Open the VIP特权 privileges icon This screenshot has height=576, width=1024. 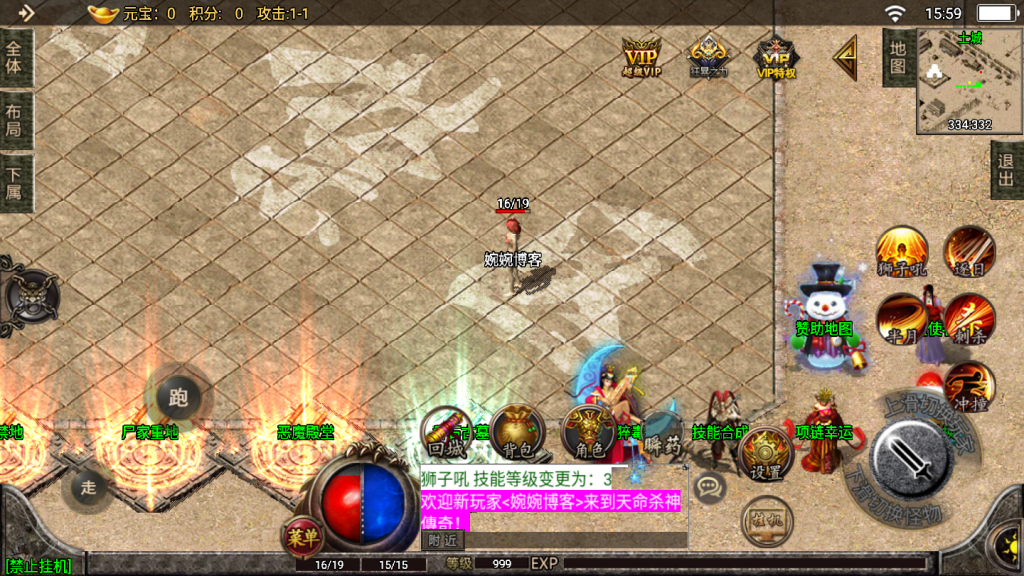775,56
